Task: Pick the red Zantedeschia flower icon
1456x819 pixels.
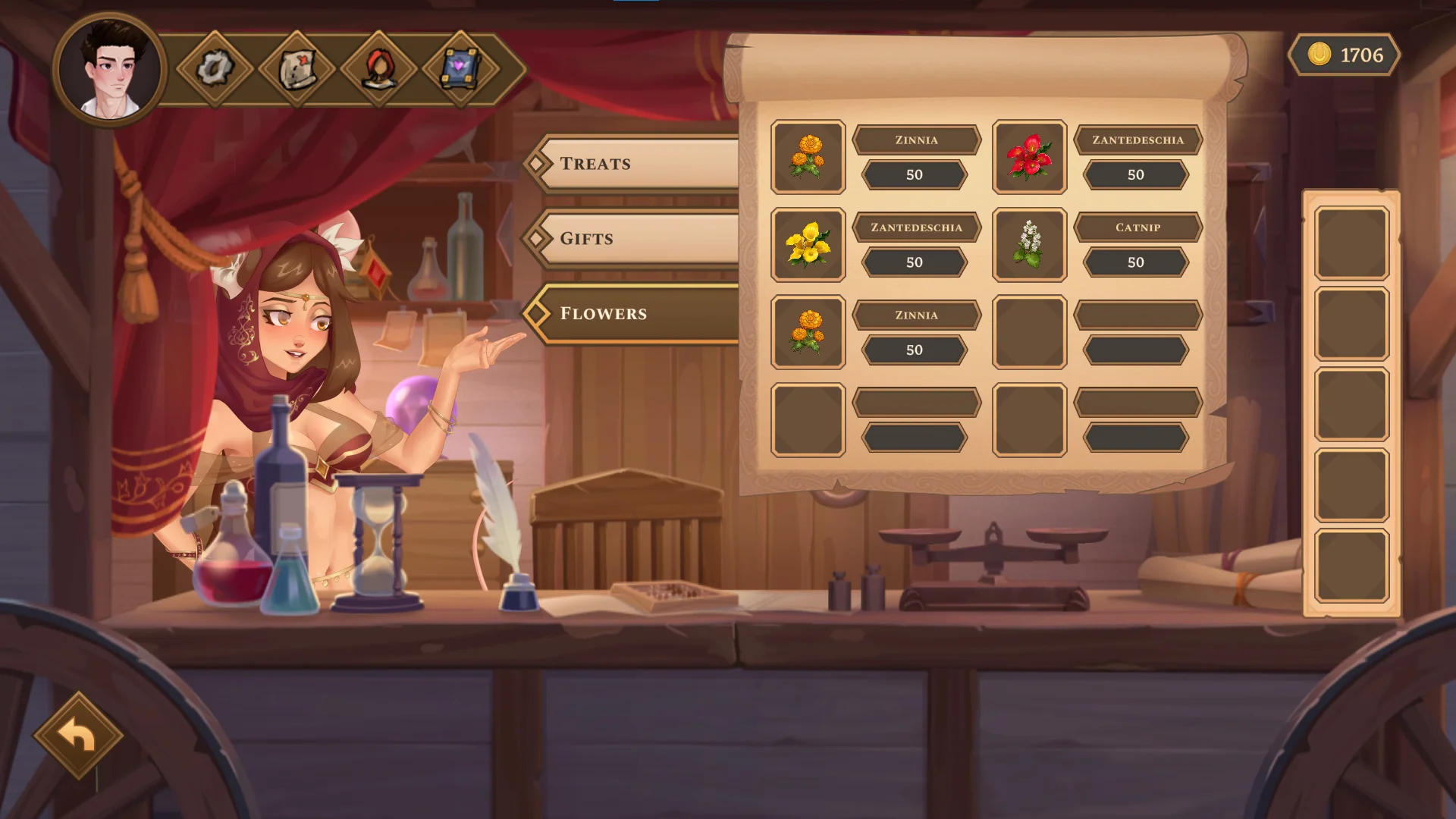Action: (x=1029, y=157)
